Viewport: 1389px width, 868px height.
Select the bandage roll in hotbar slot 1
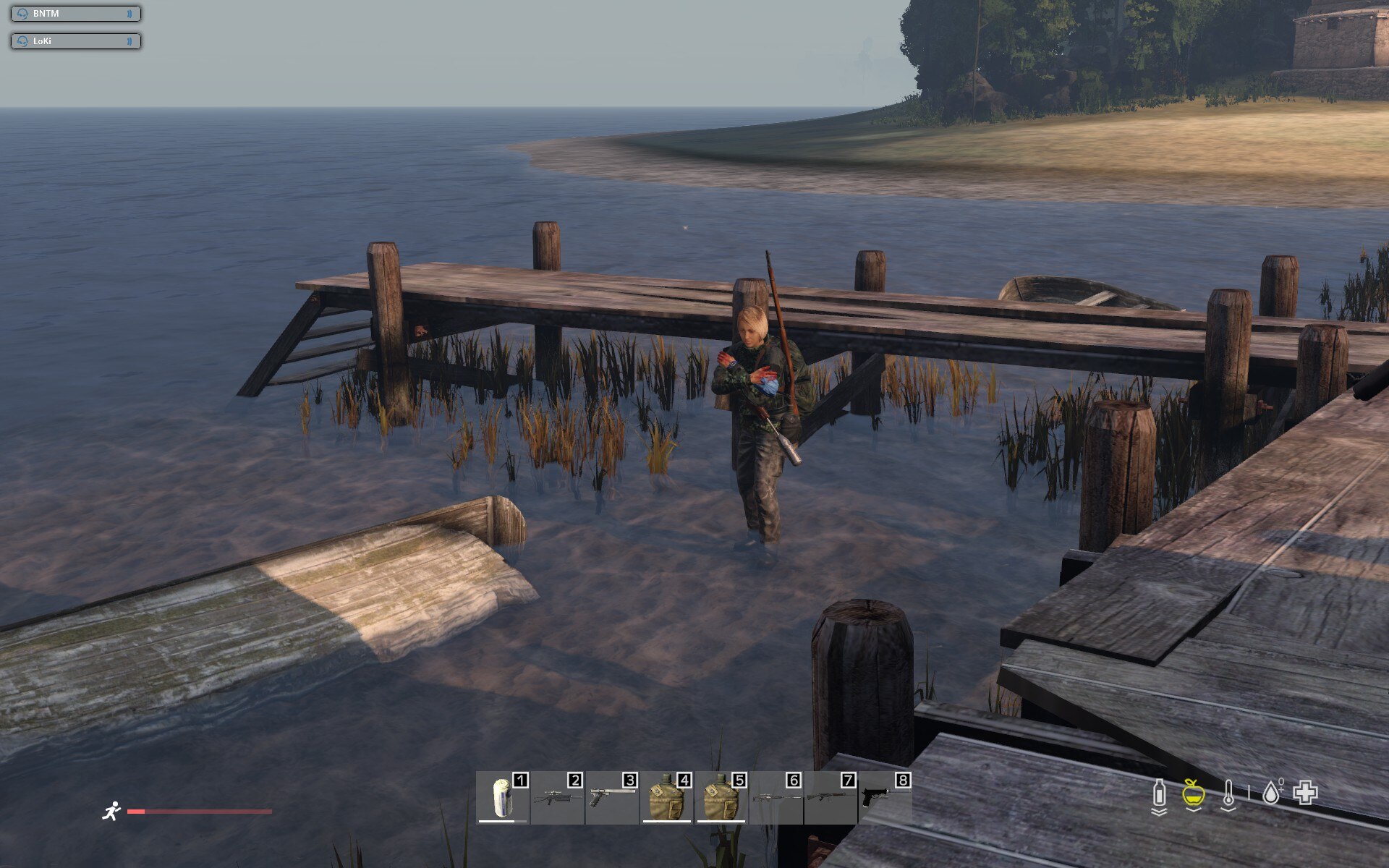(502, 798)
